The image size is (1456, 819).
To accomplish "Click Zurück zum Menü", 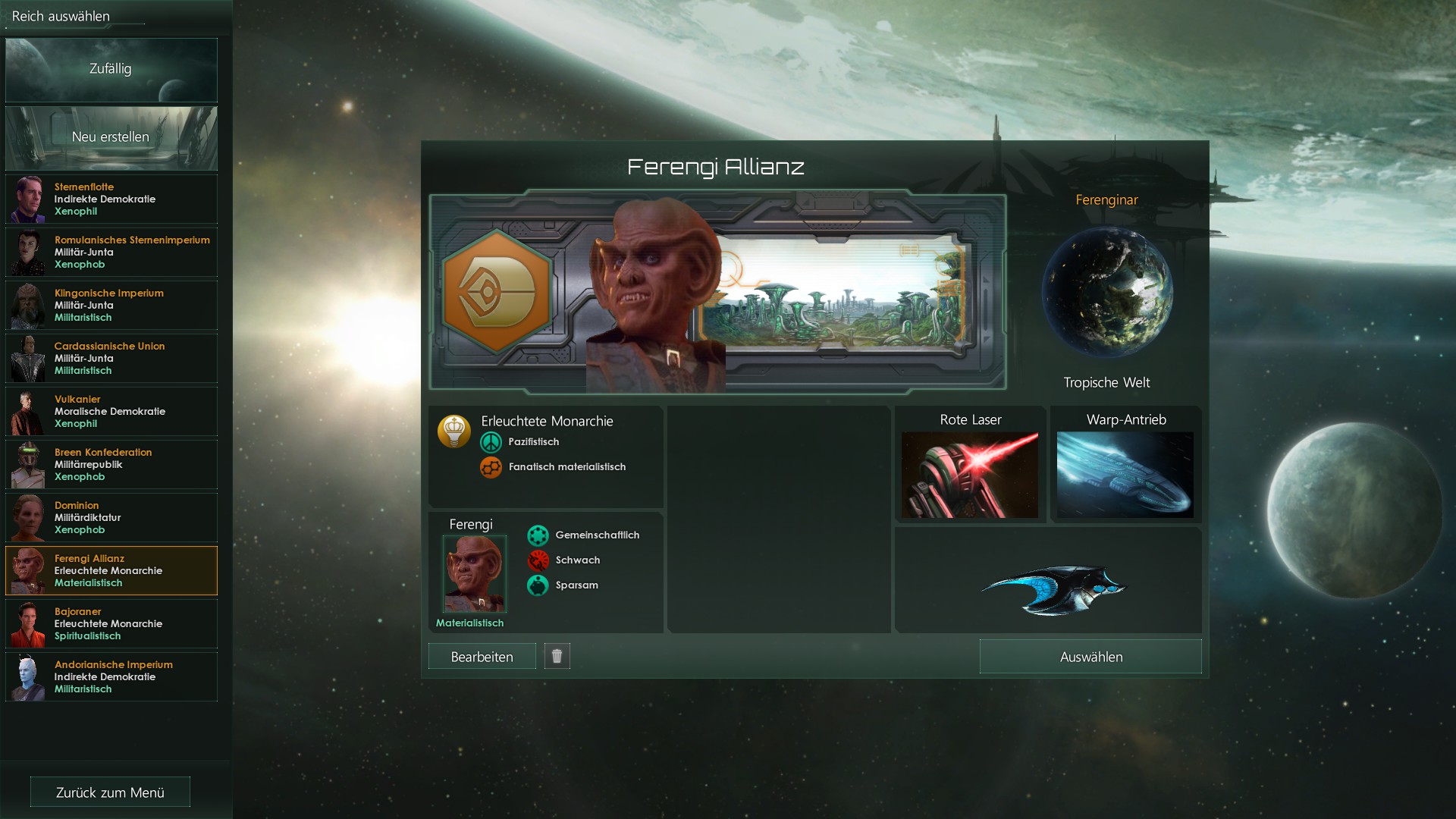I will point(109,791).
